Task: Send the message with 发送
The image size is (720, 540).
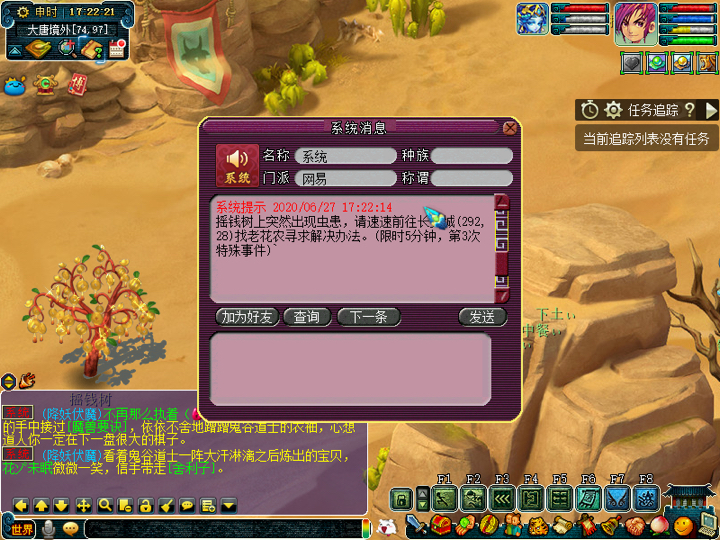Action: 482,317
